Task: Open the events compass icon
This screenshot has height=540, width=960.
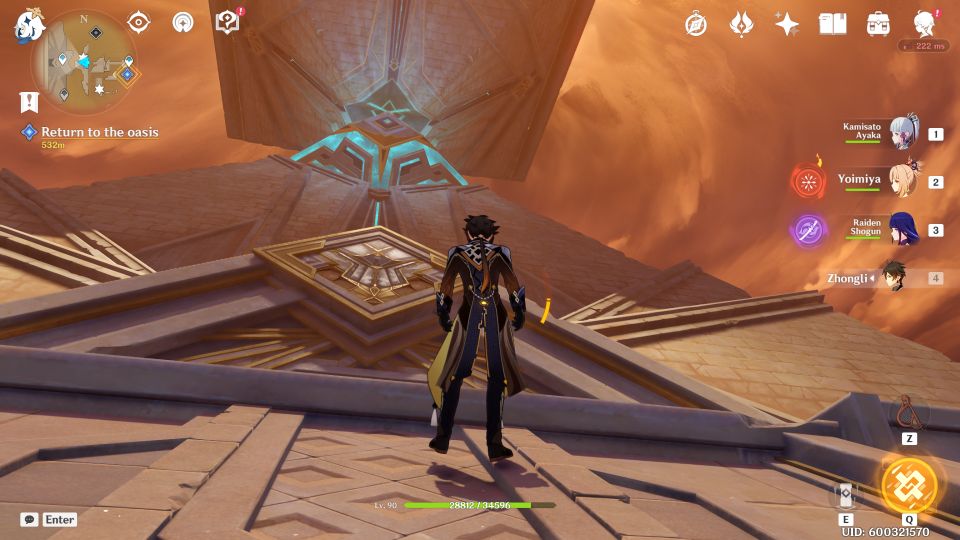Action: 696,24
